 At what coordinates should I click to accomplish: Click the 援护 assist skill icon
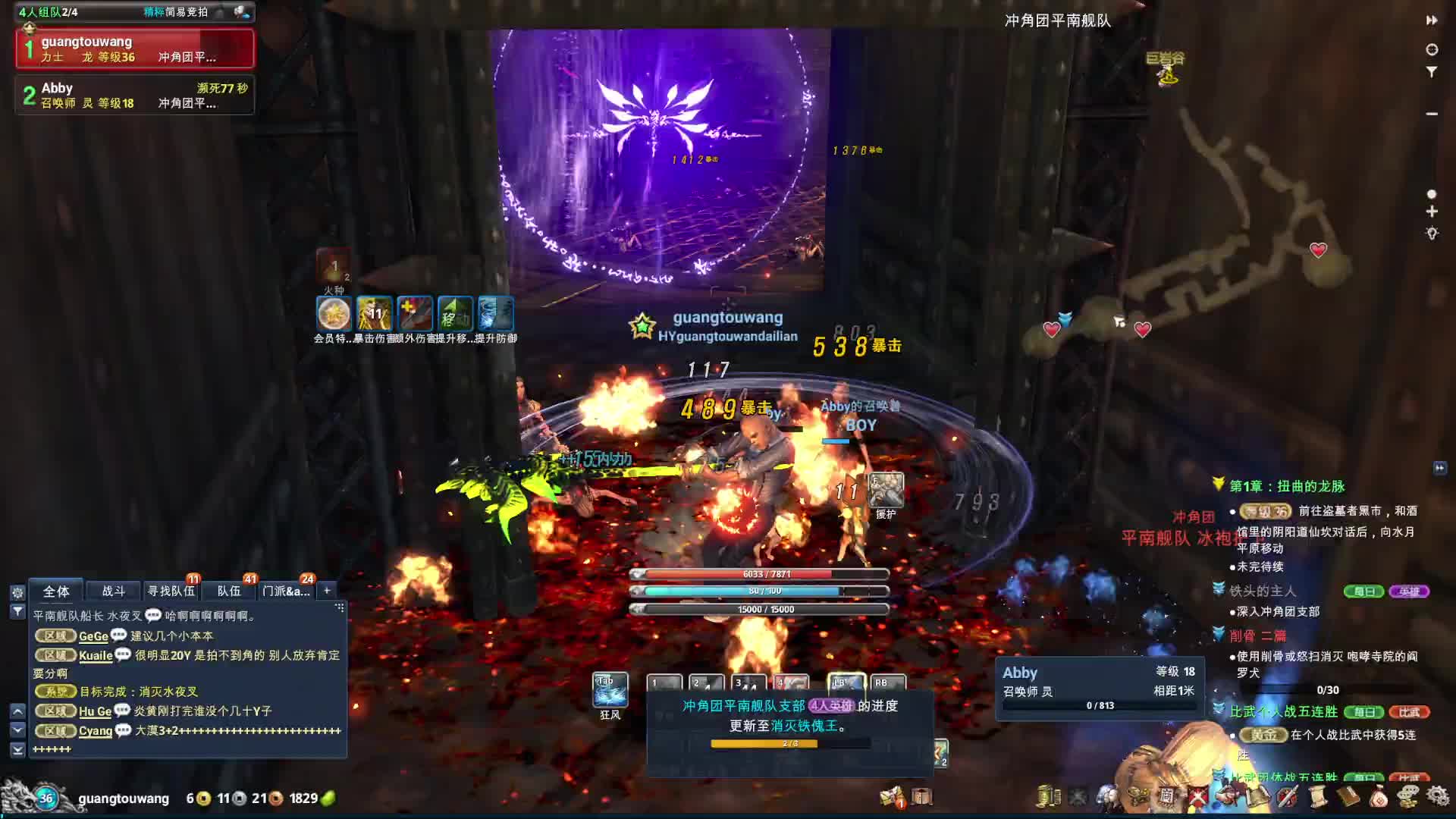tap(886, 490)
